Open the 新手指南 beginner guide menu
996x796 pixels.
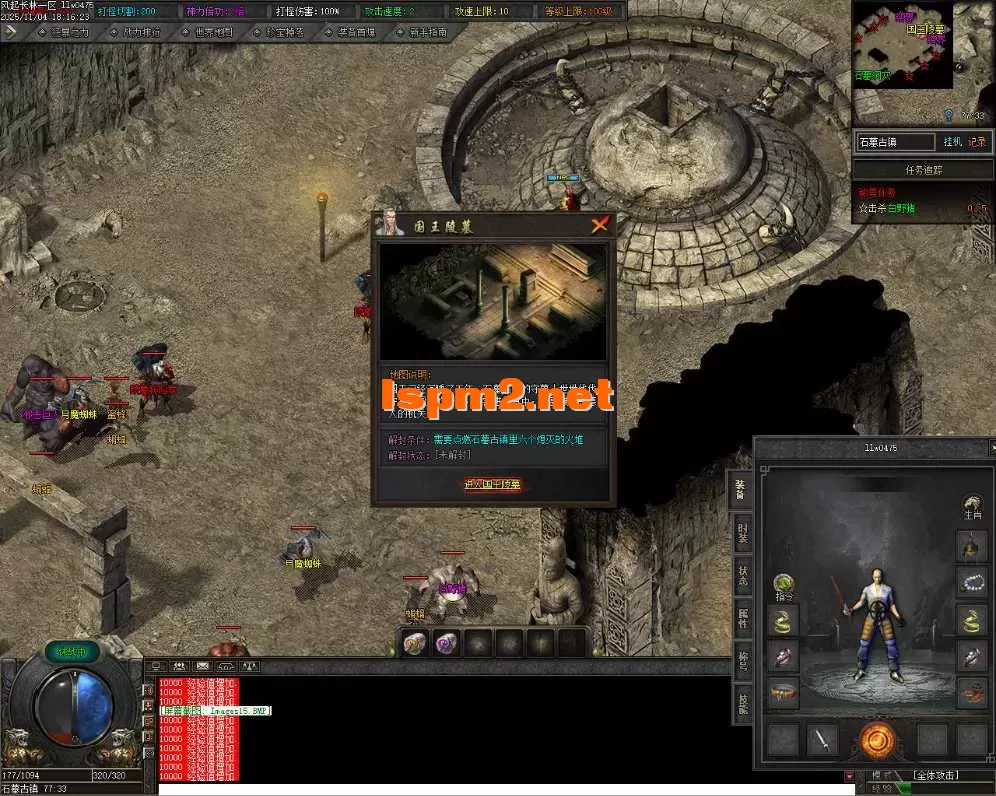coord(427,32)
